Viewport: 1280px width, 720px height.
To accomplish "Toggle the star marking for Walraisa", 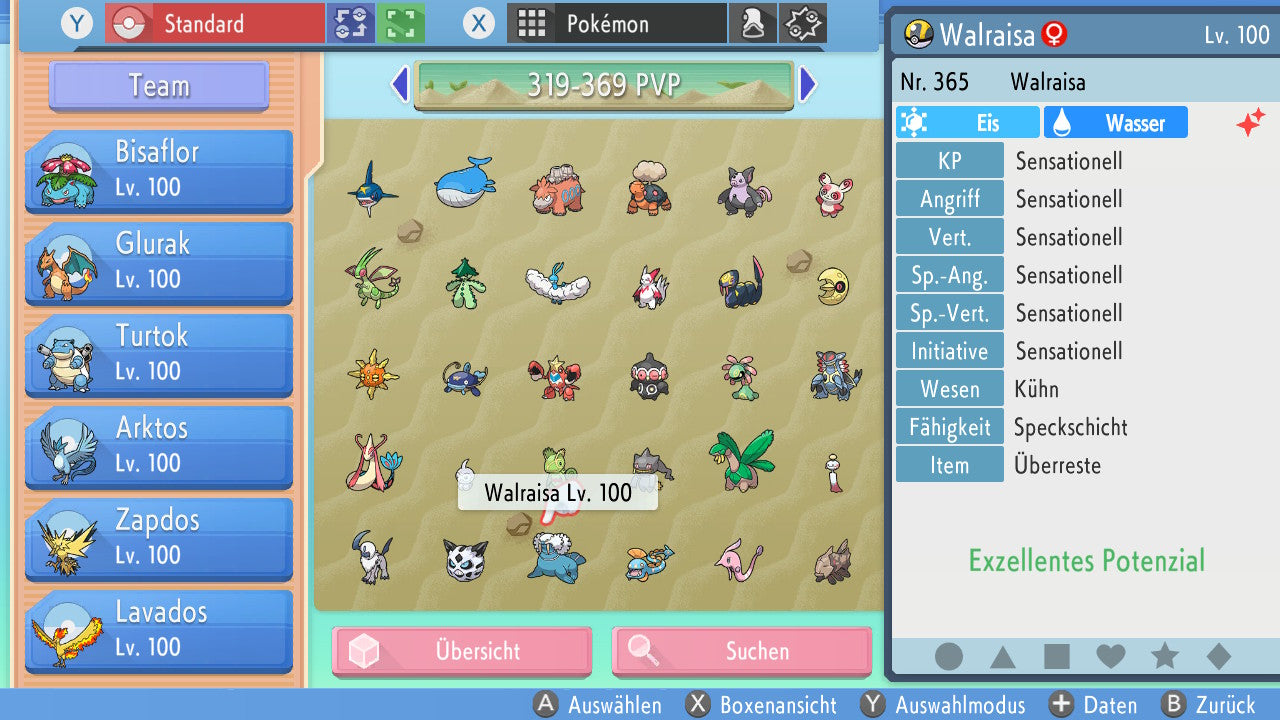I will click(1163, 655).
